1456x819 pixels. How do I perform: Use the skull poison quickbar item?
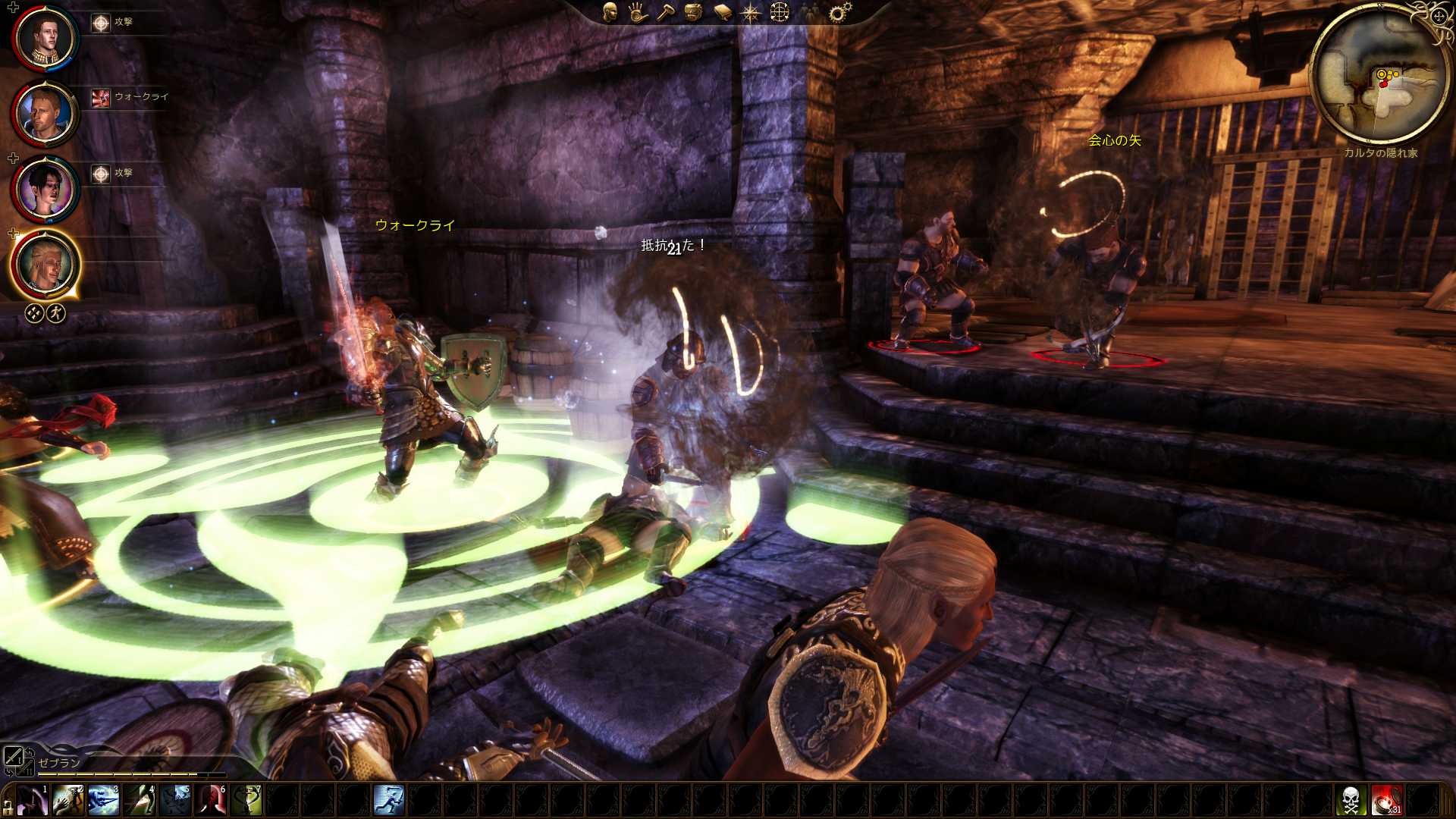[1351, 801]
